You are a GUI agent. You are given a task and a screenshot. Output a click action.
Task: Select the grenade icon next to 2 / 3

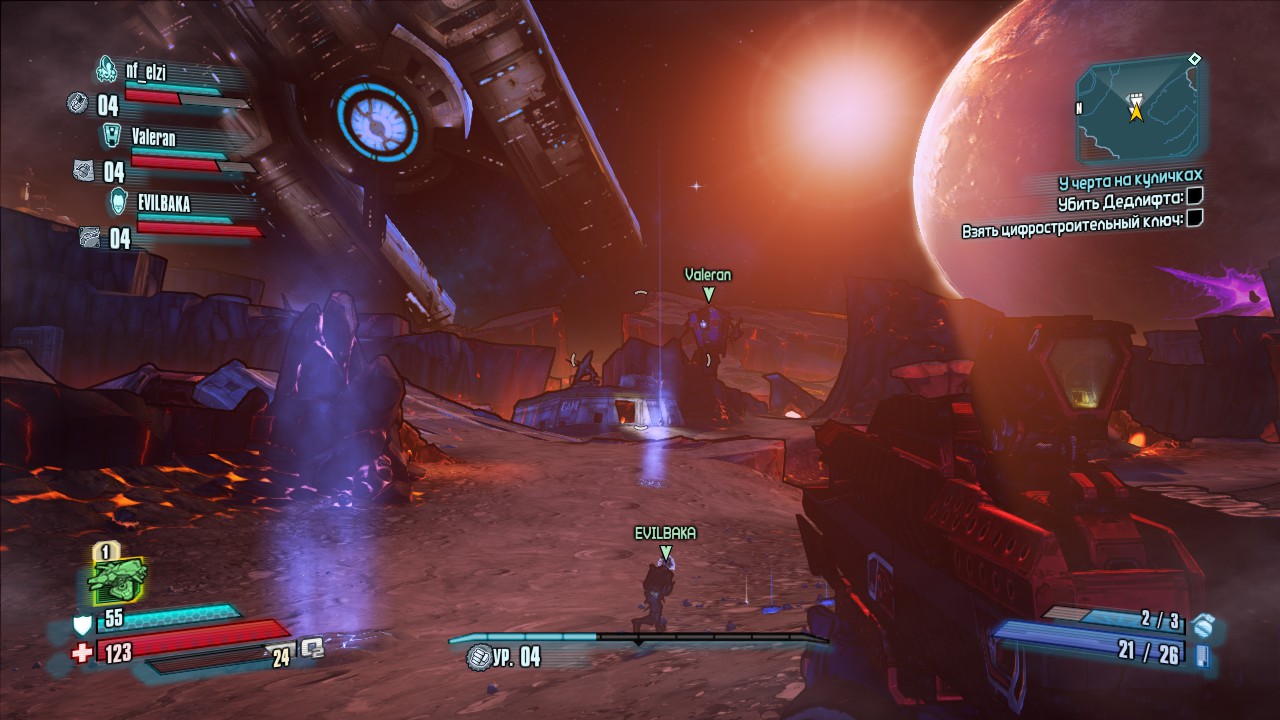click(x=1203, y=626)
